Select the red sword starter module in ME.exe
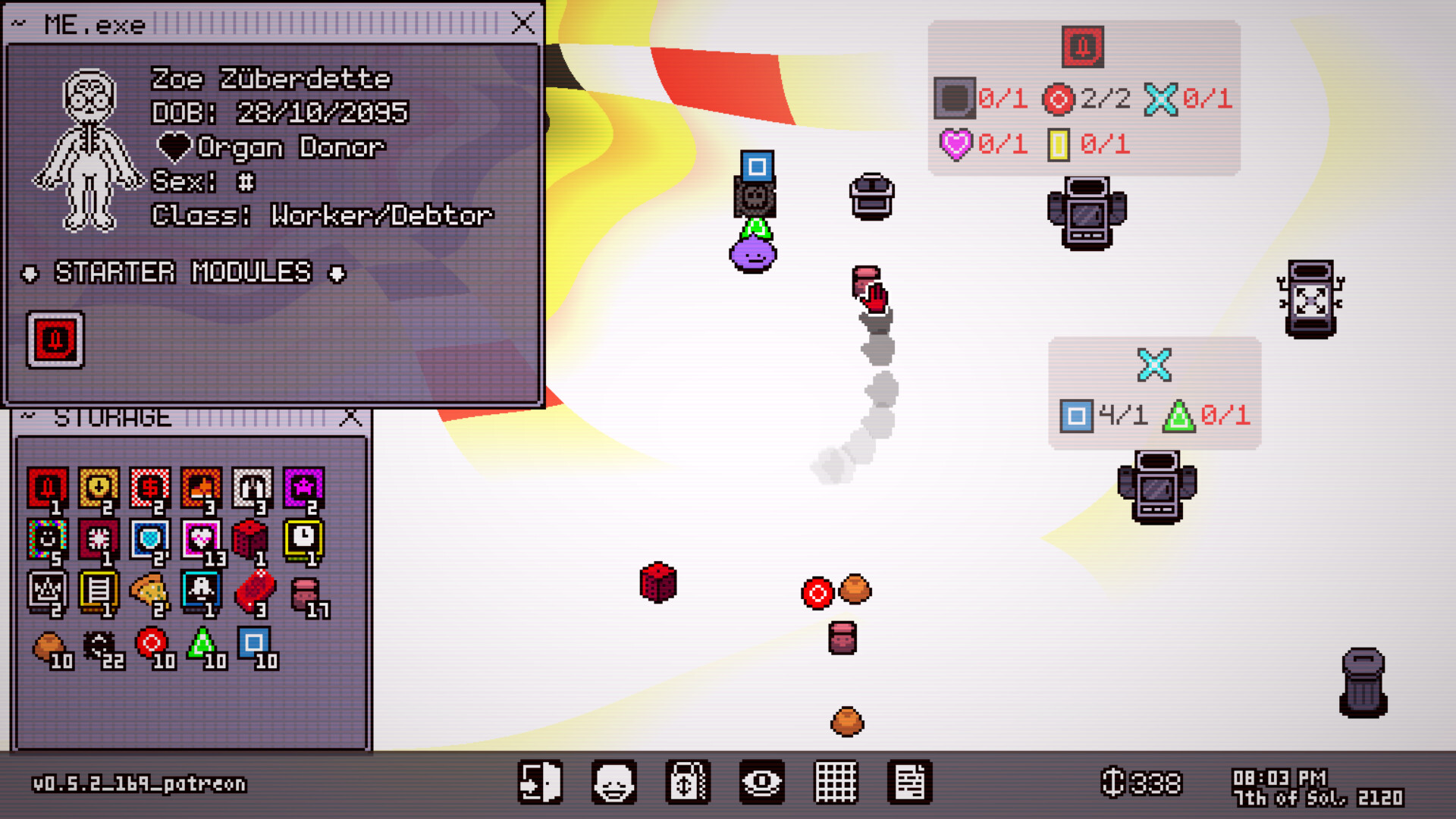This screenshot has height=819, width=1456. (54, 339)
